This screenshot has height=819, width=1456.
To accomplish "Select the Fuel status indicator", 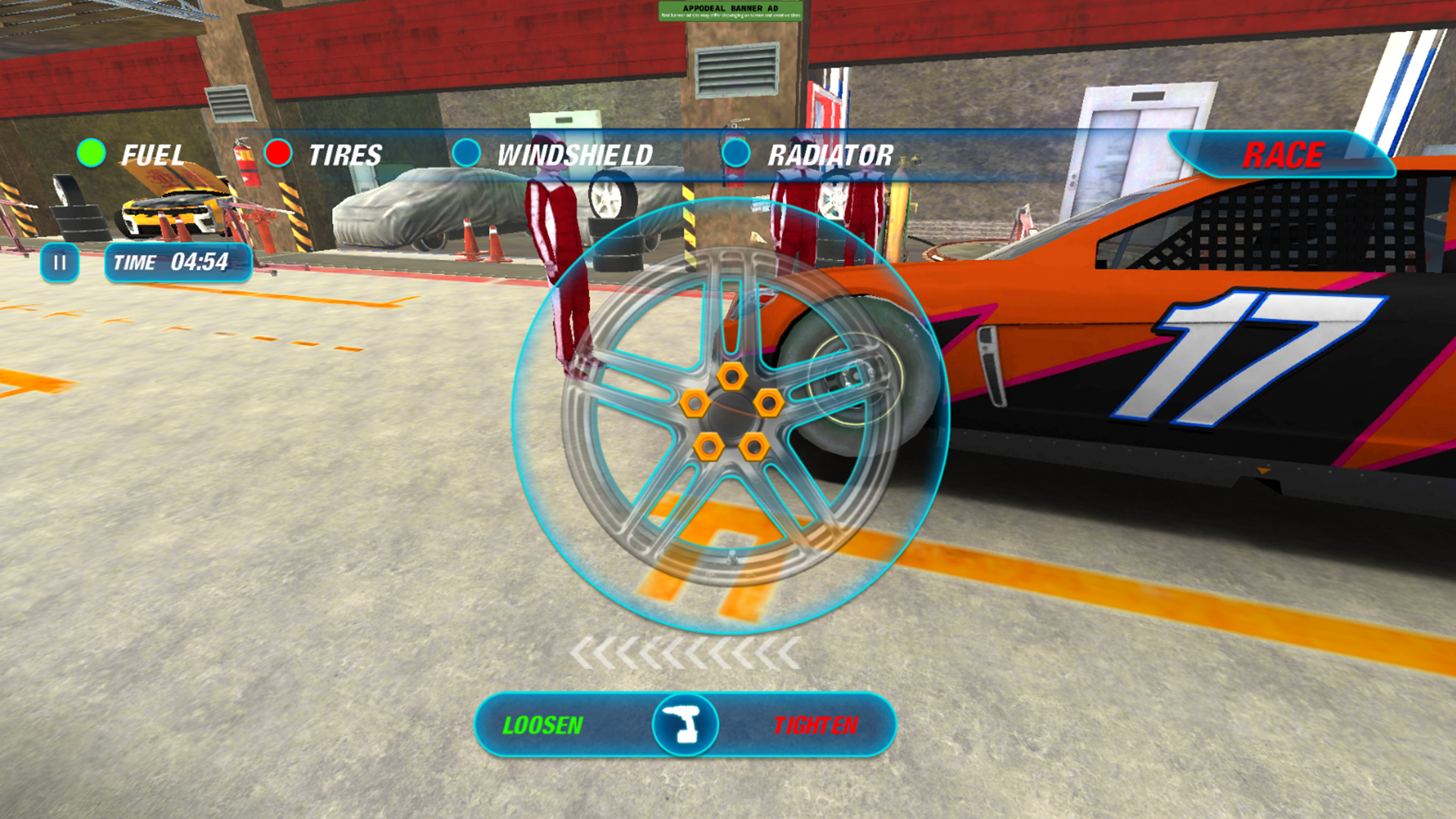I will (x=91, y=154).
